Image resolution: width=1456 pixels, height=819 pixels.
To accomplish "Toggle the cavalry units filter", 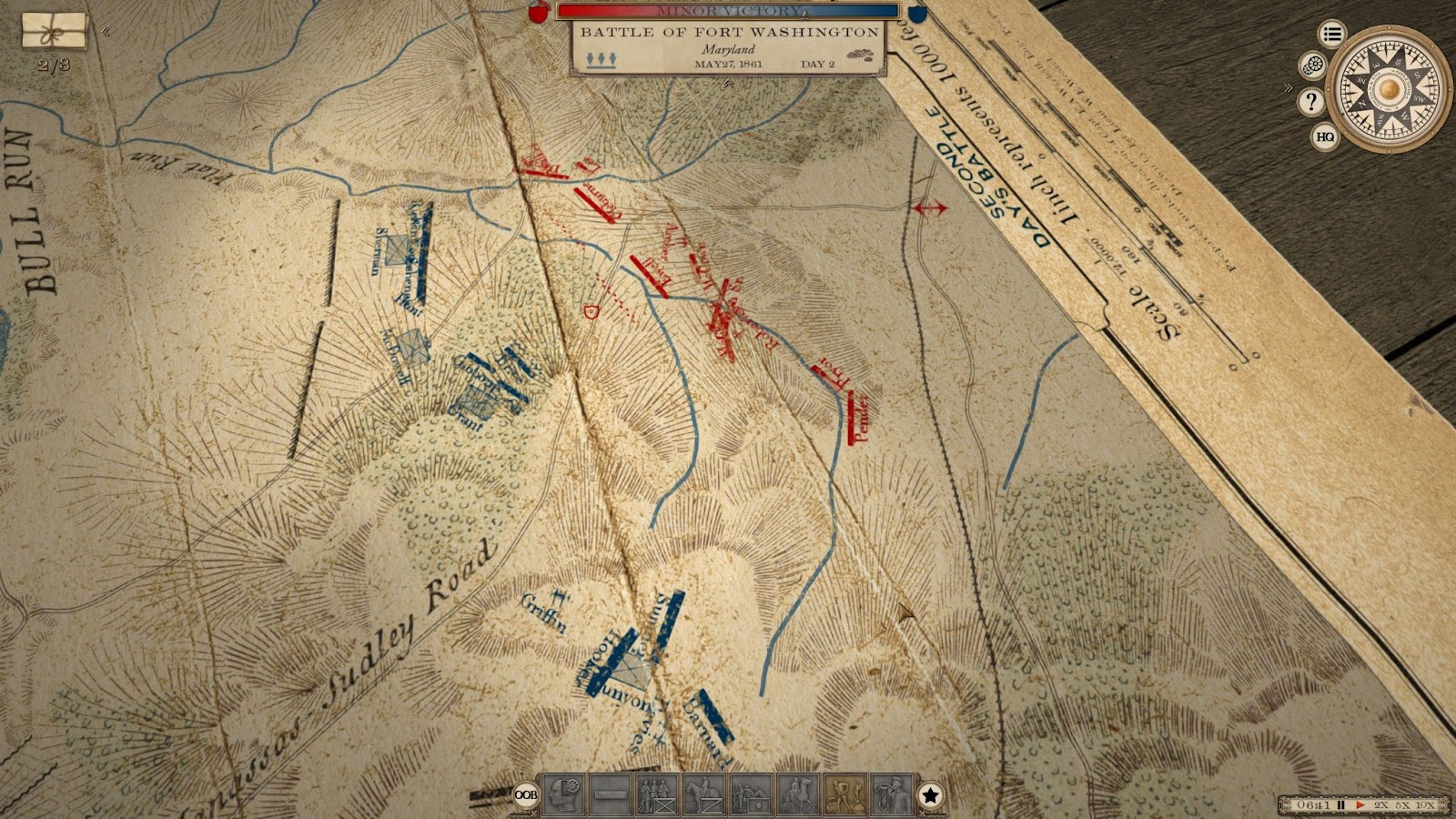I will tap(703, 794).
